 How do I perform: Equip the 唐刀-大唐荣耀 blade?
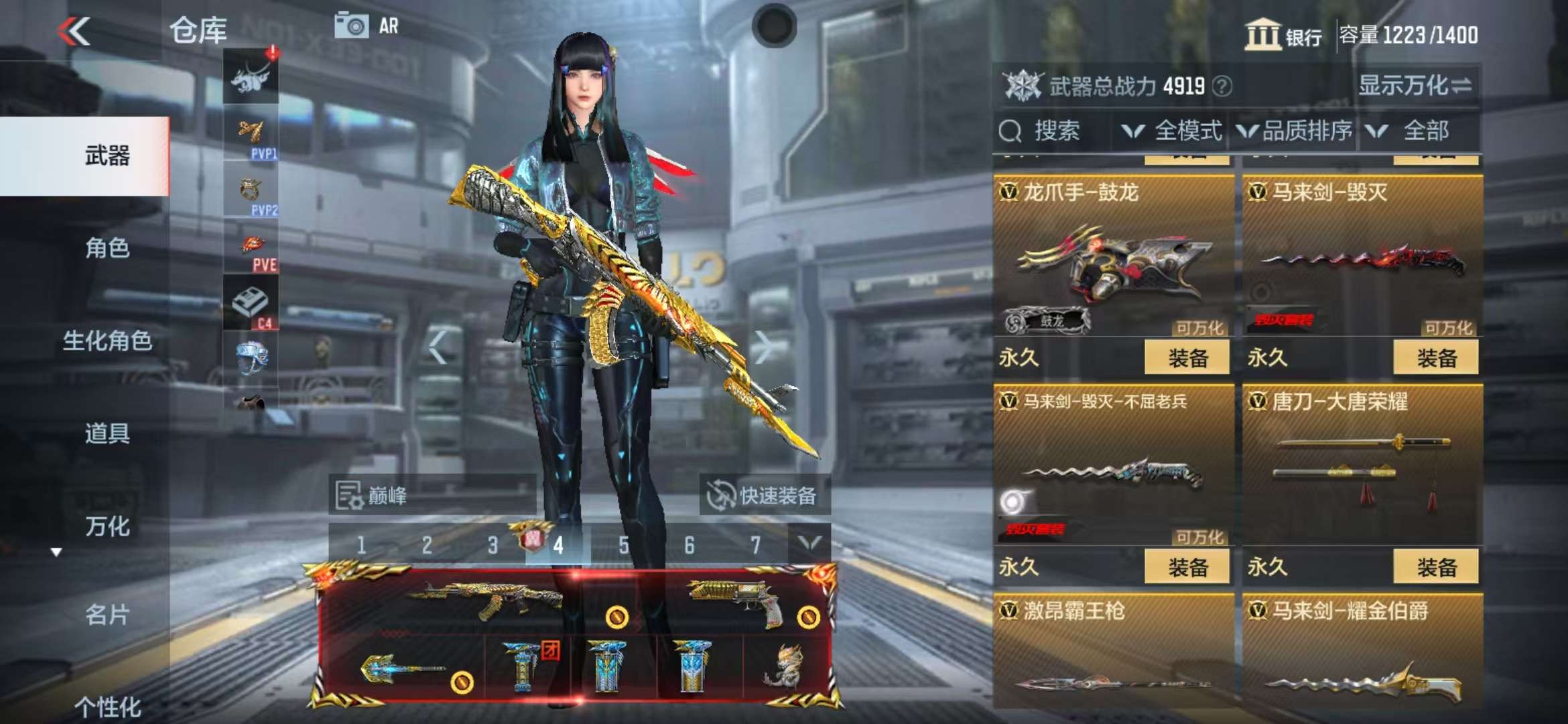[x=1435, y=567]
